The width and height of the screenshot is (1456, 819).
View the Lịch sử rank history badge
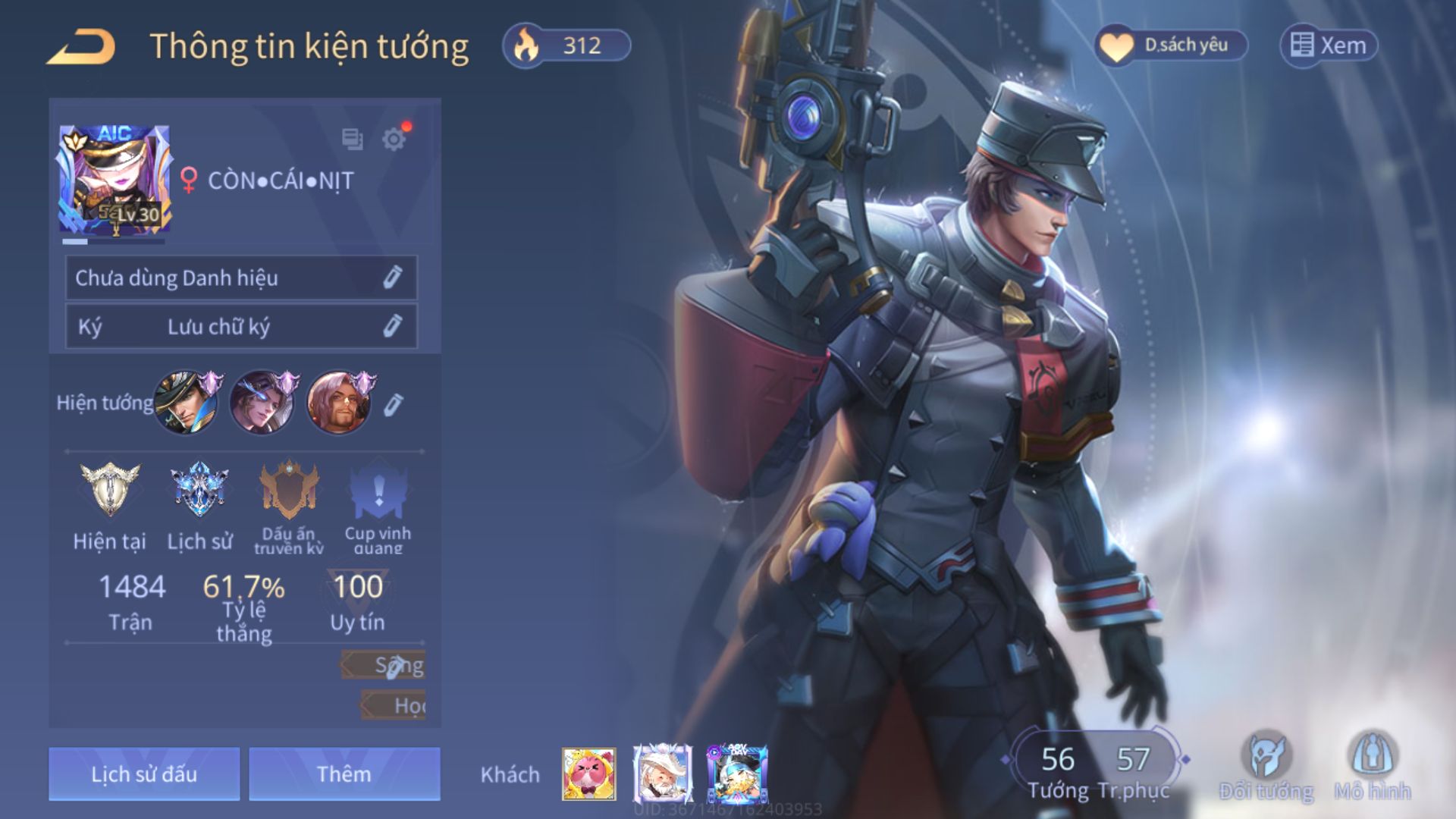199,491
